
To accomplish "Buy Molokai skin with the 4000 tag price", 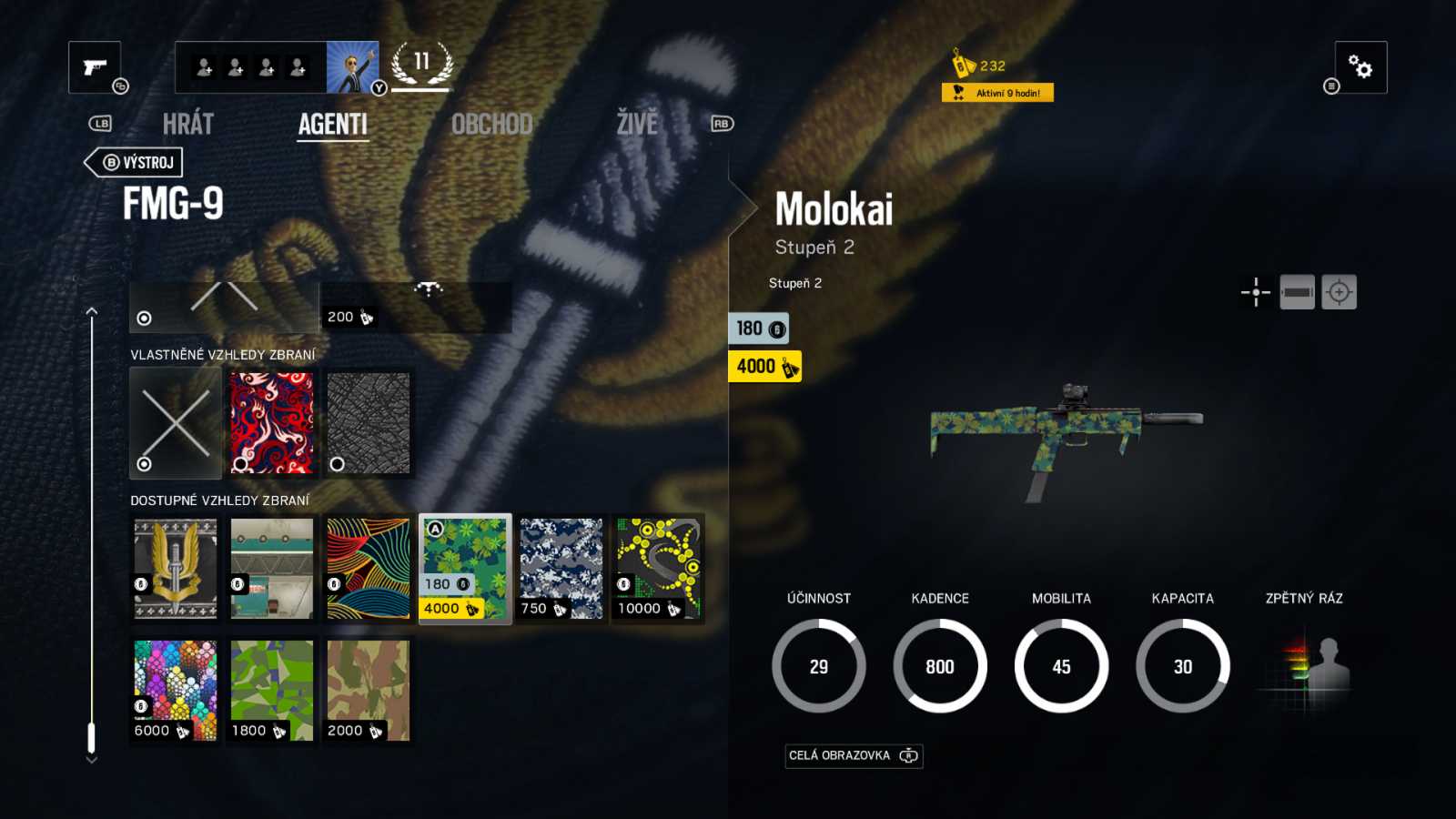I will [763, 366].
